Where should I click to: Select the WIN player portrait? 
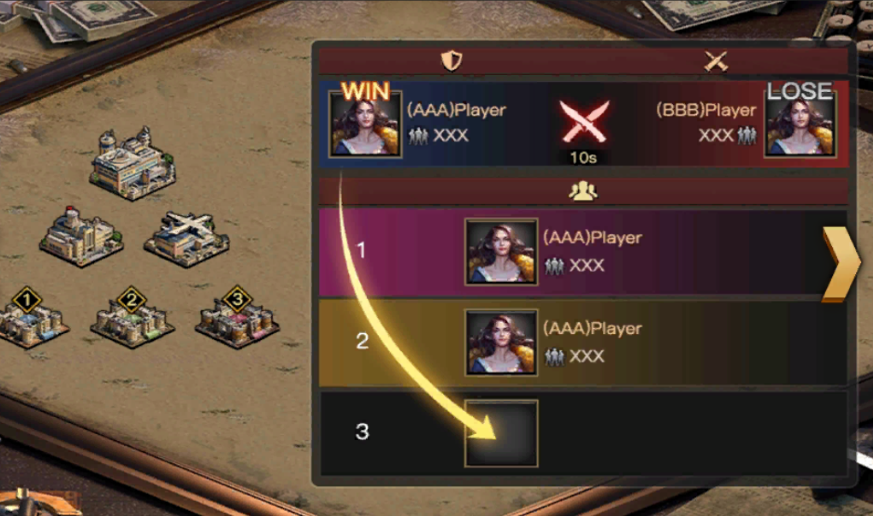coord(365,123)
